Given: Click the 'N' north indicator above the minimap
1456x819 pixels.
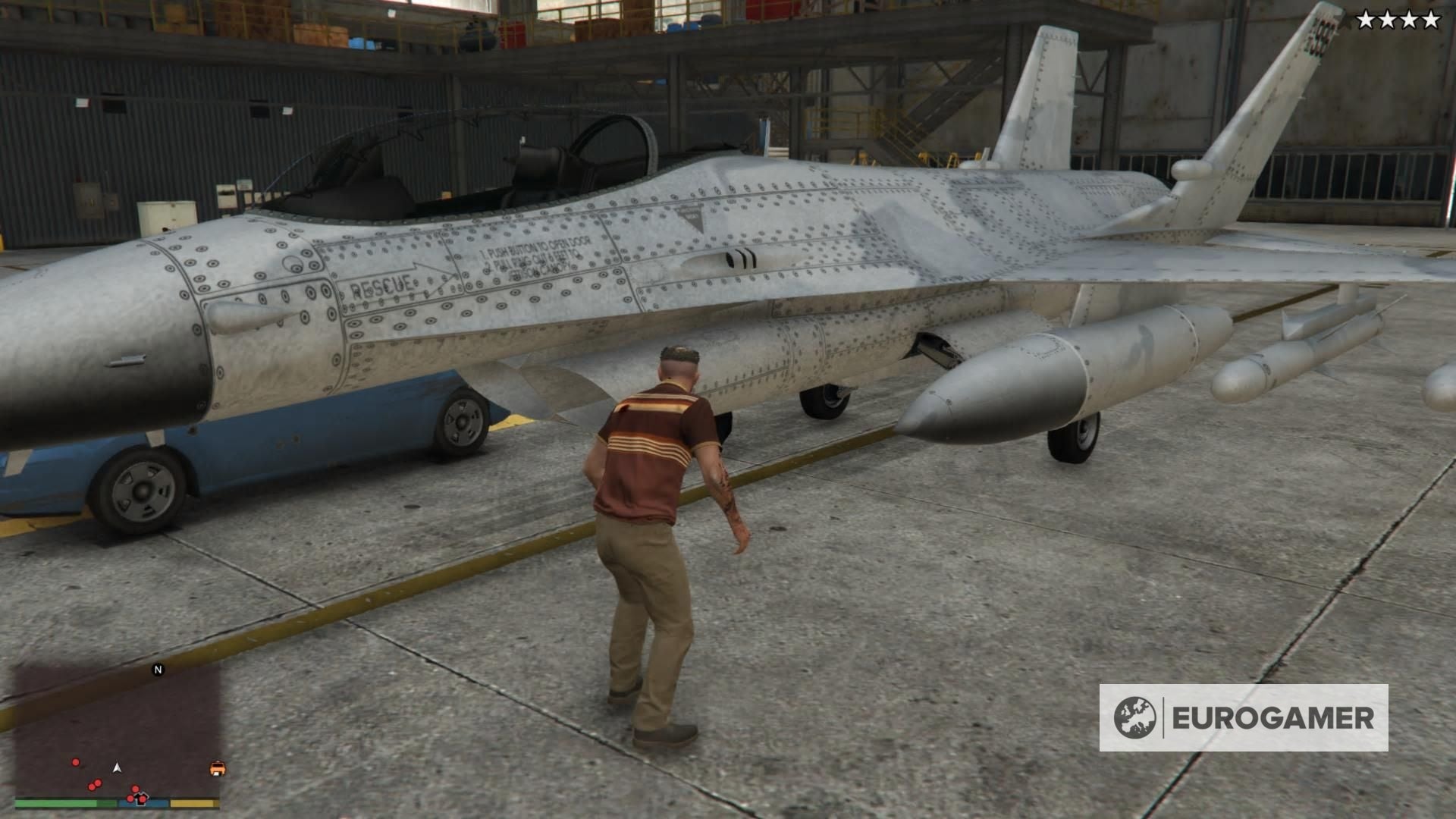Looking at the screenshot, I should click(158, 670).
